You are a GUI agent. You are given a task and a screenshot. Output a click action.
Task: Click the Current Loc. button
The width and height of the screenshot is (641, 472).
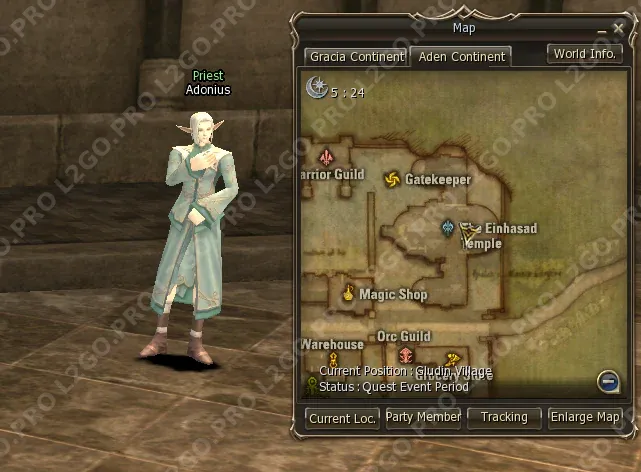point(342,418)
